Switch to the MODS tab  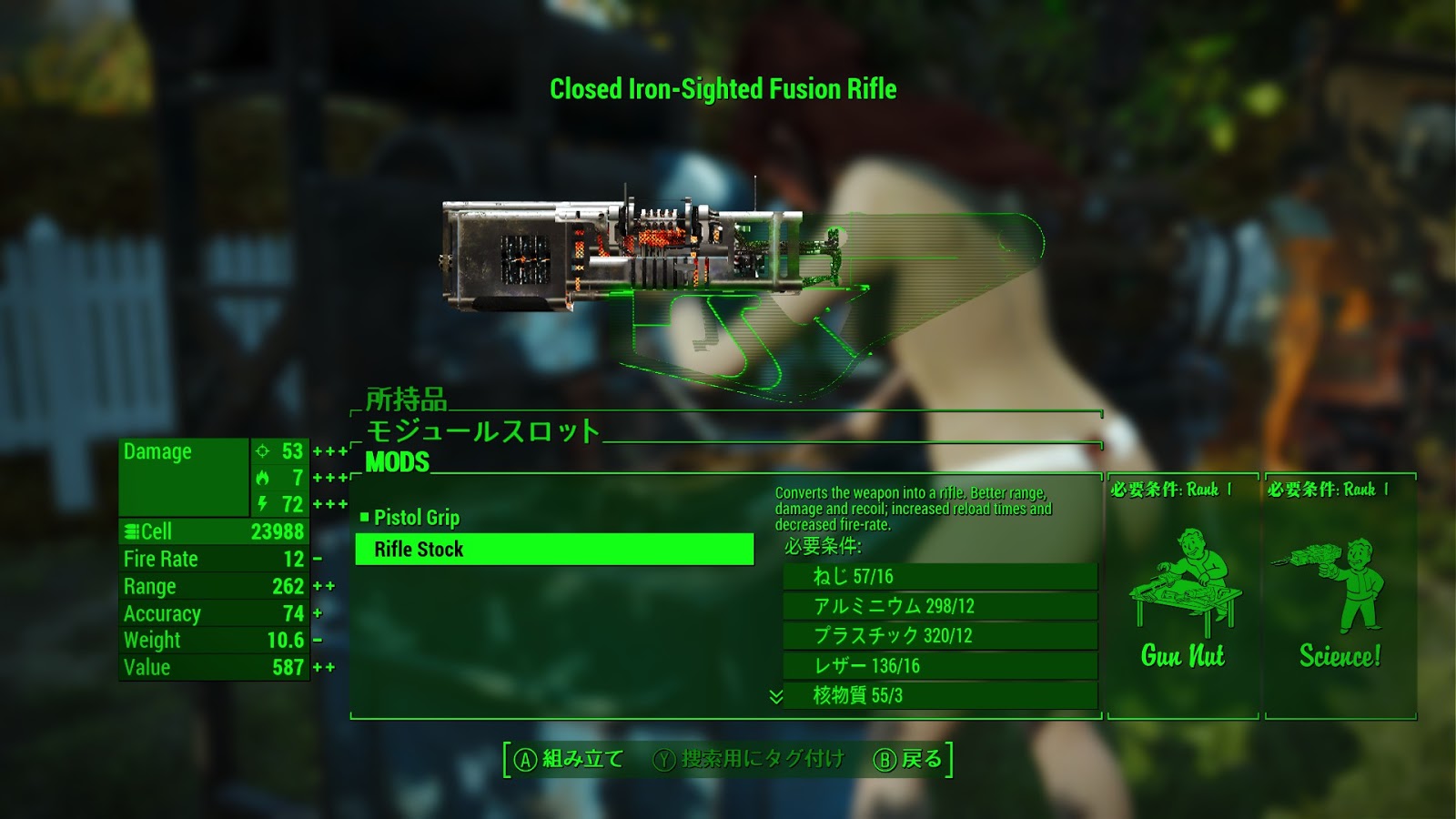396,461
